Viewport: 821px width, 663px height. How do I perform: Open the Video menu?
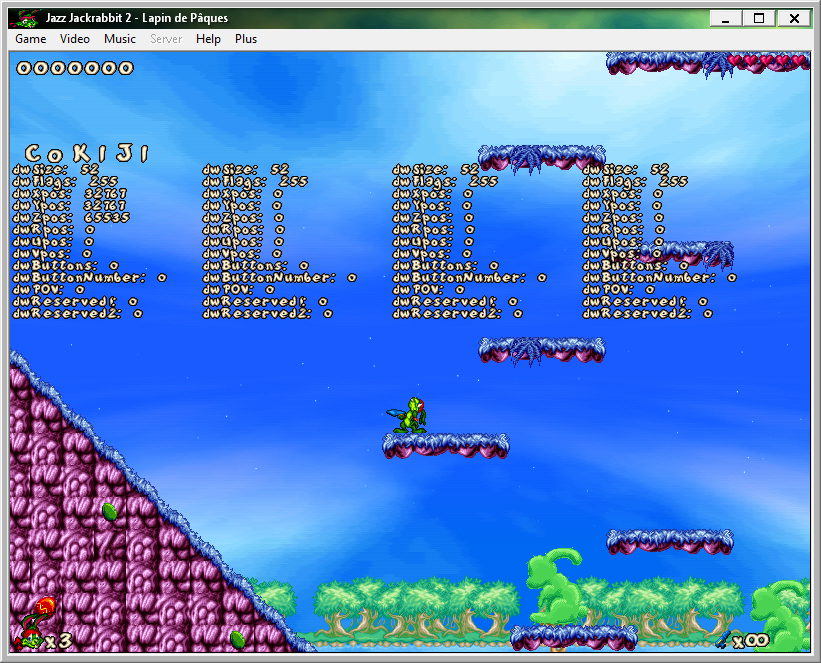point(75,39)
